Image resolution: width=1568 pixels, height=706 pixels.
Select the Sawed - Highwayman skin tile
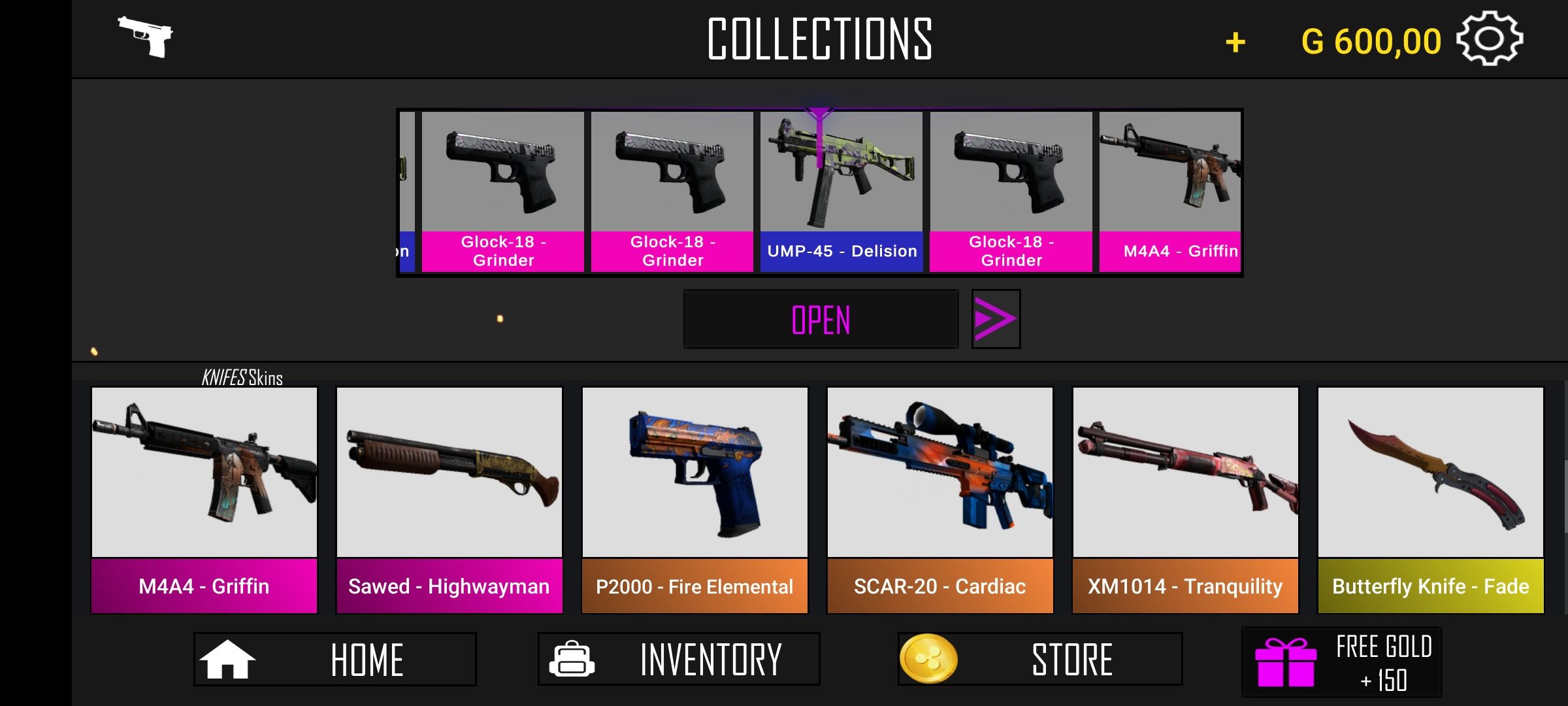point(449,500)
